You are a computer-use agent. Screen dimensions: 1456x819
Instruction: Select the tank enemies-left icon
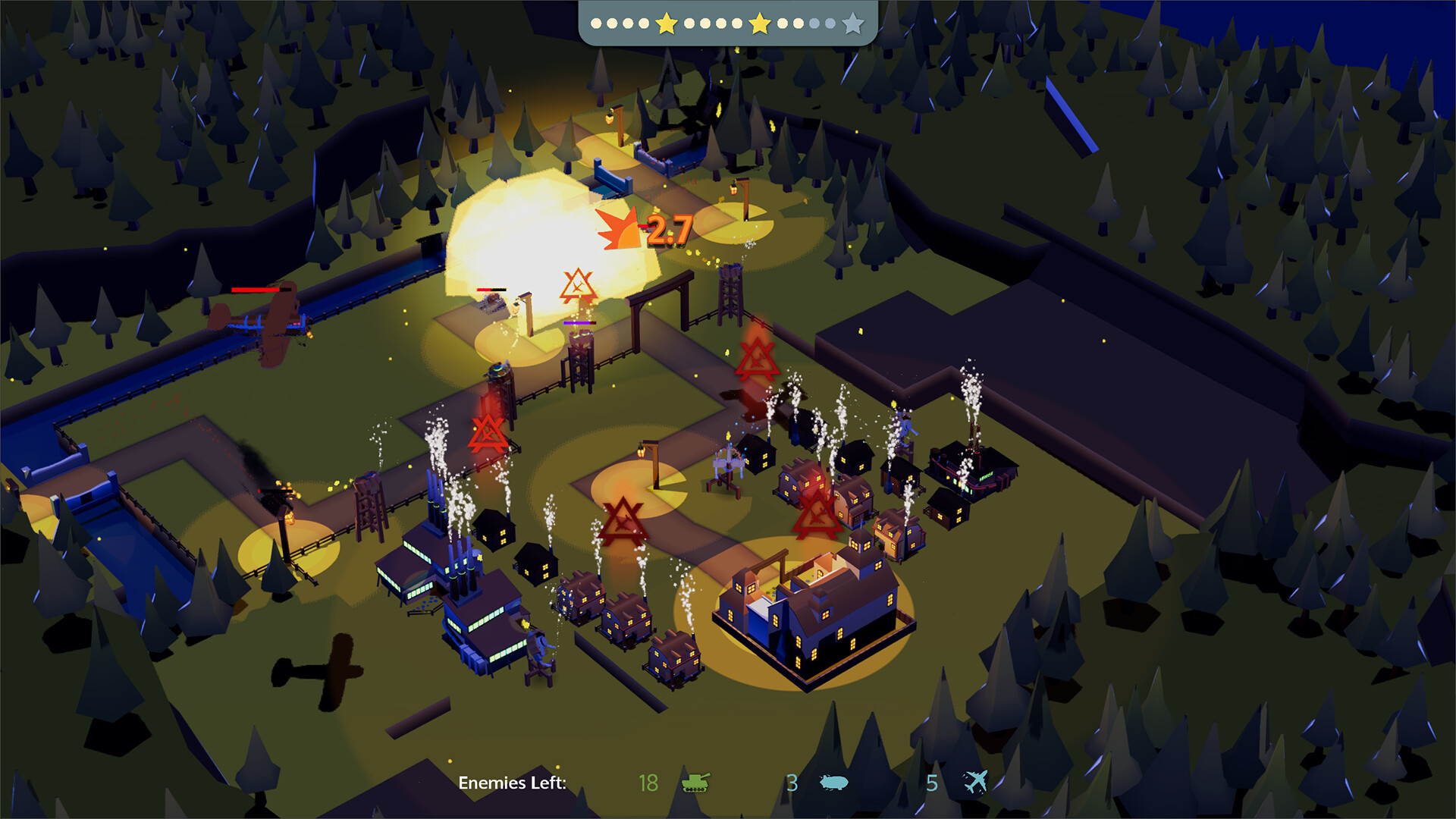click(695, 782)
